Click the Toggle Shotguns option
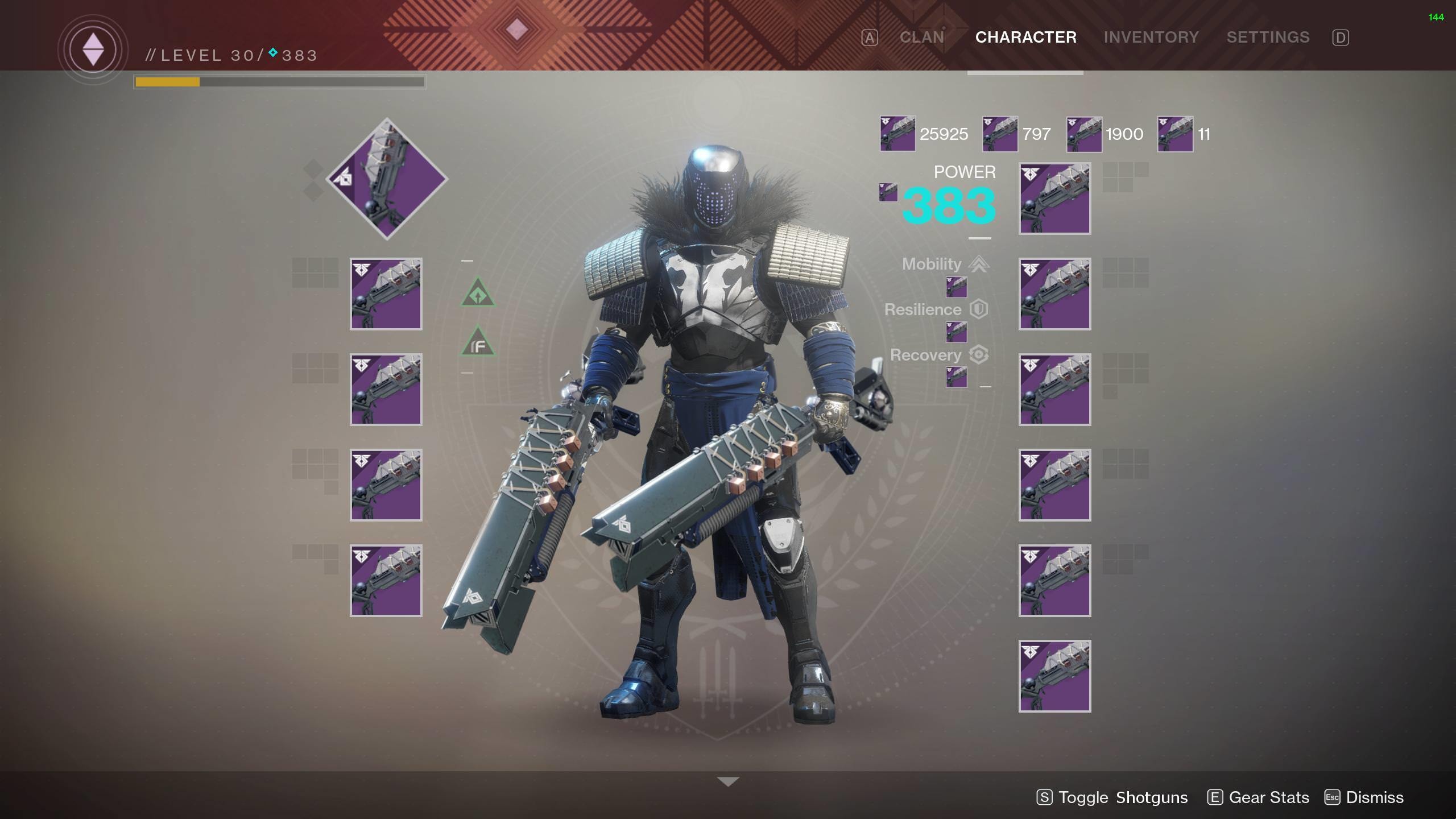The image size is (1456, 819). pos(1112,797)
